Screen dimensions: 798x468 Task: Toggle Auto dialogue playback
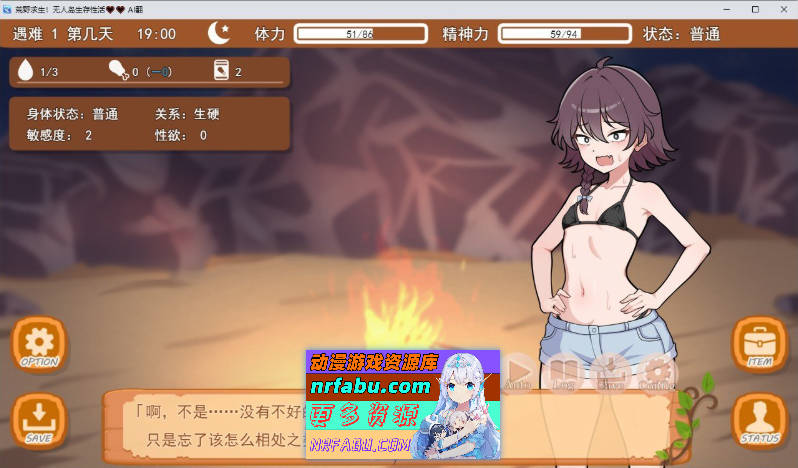tap(518, 371)
